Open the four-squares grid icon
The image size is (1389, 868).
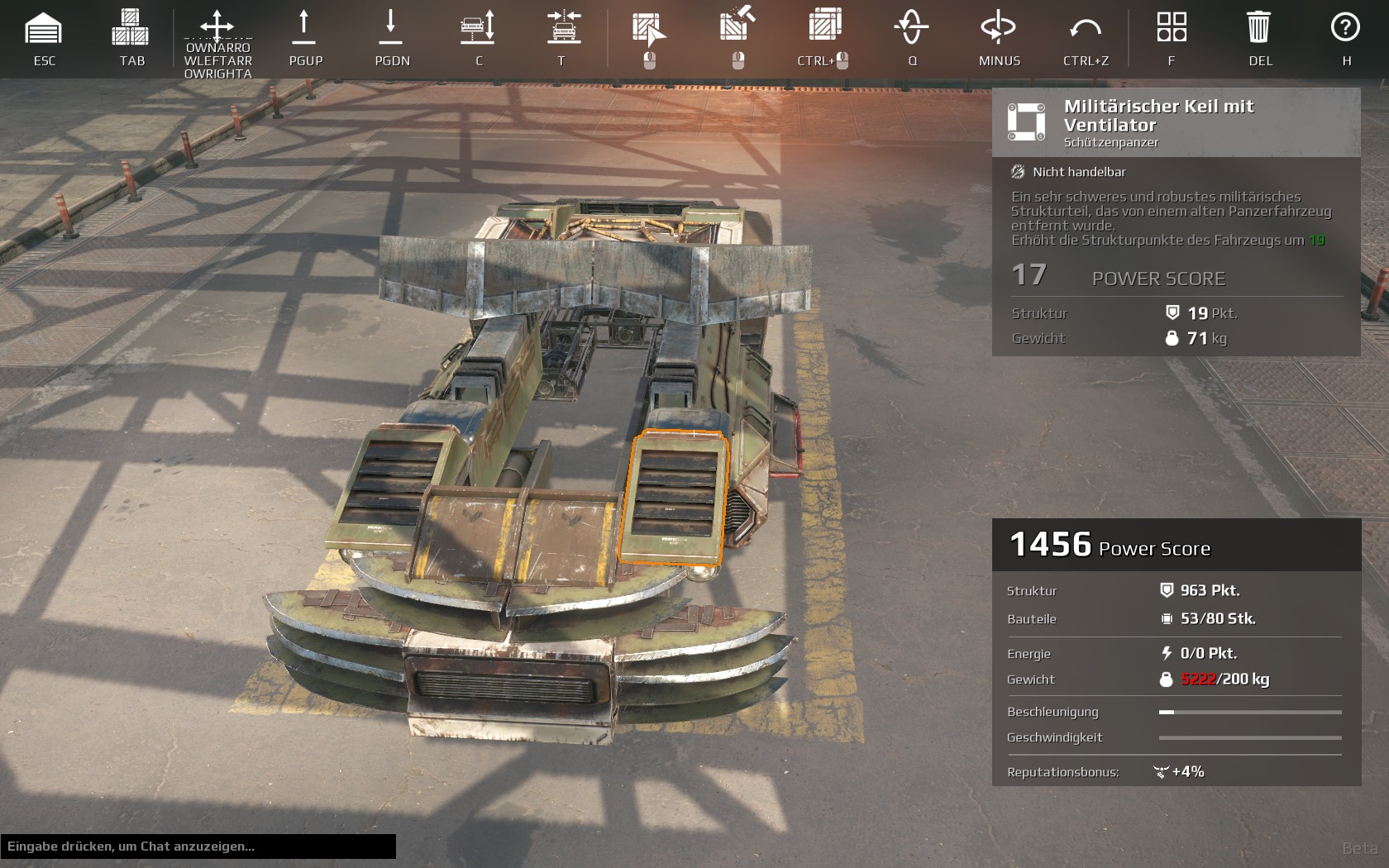point(1172,27)
